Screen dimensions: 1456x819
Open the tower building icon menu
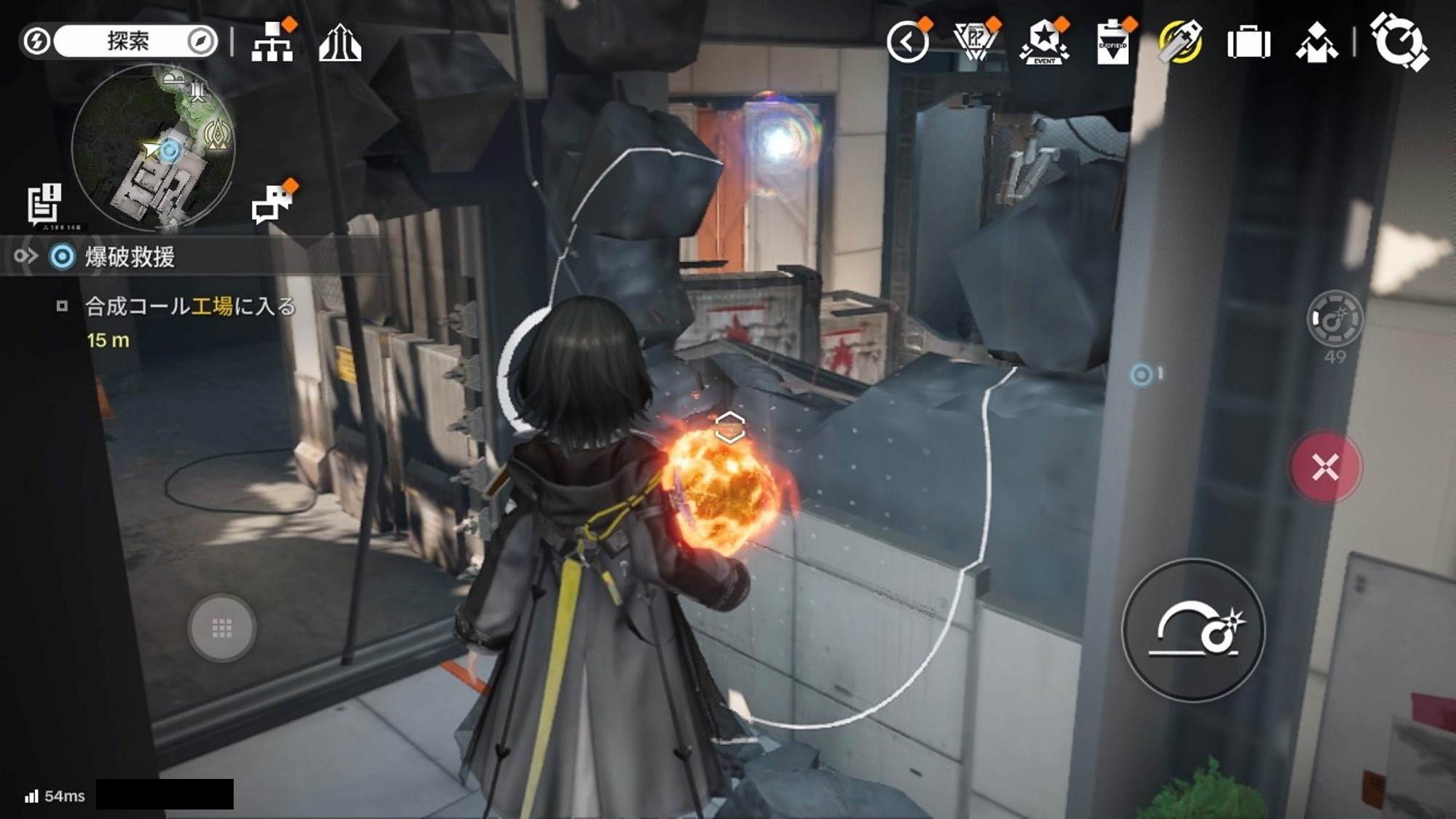point(339,43)
